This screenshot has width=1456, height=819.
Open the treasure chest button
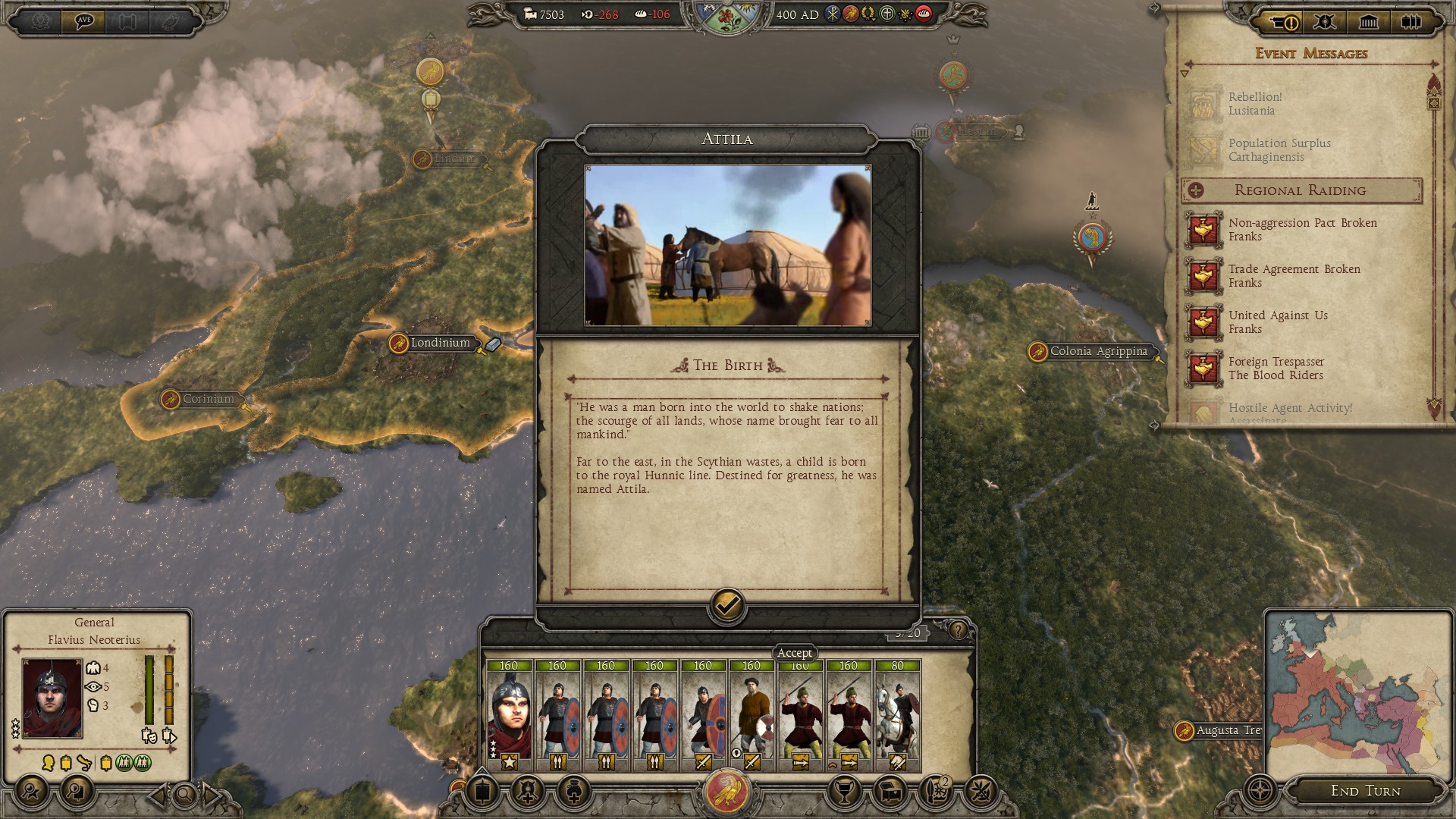(890, 792)
